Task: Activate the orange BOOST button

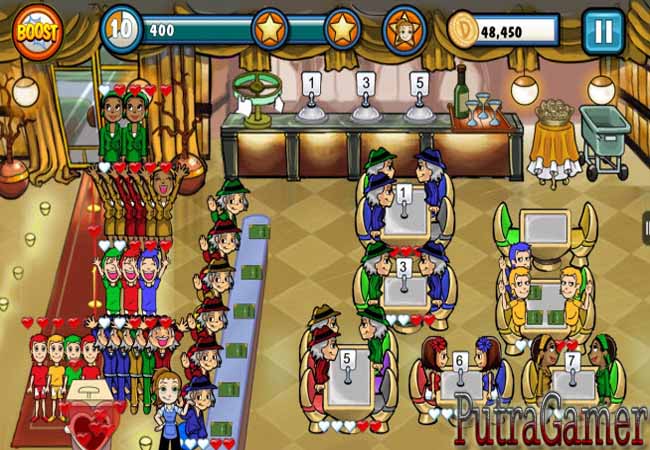Action: coord(38,29)
